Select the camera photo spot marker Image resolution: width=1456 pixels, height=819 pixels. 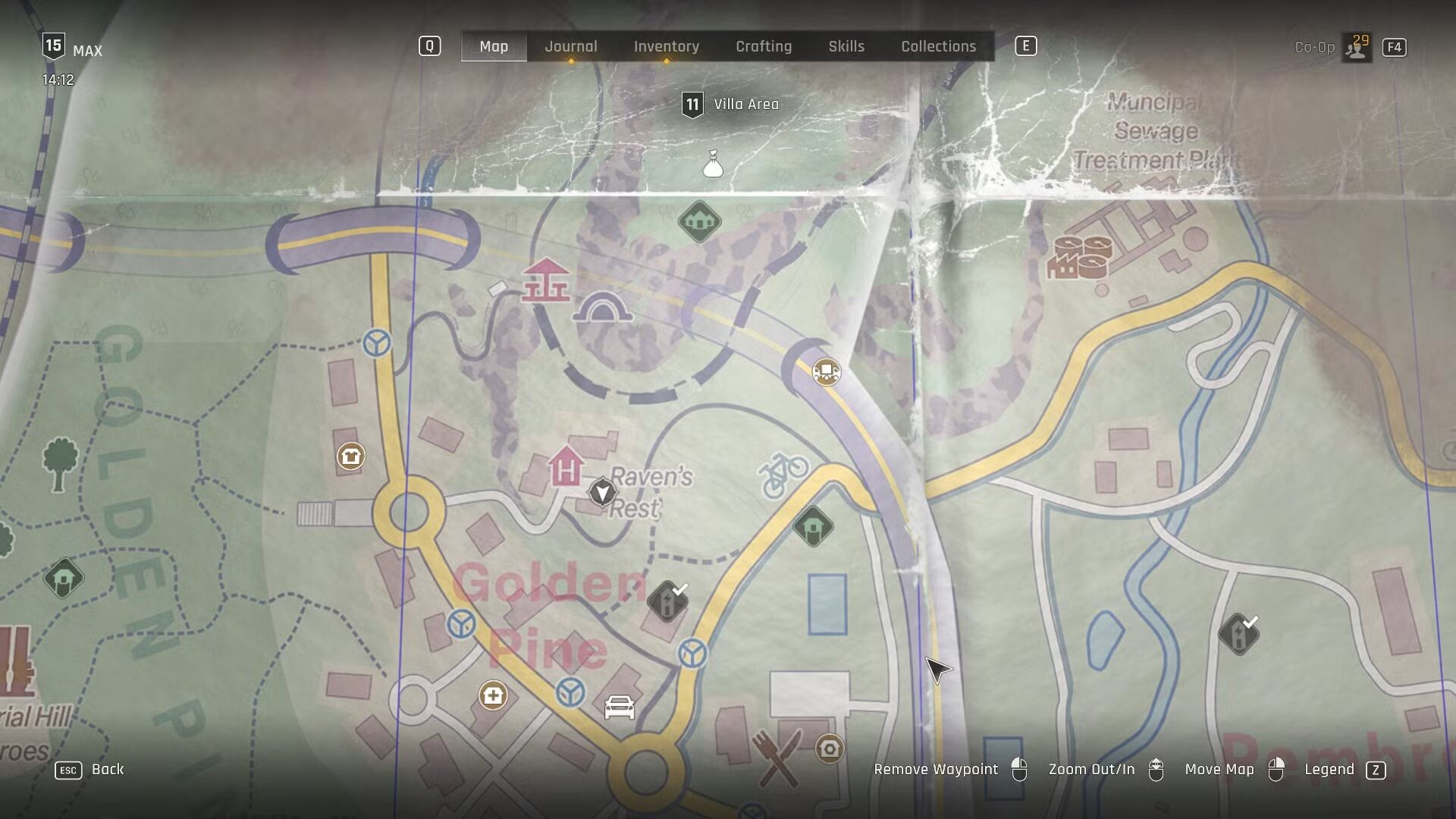coord(829,749)
